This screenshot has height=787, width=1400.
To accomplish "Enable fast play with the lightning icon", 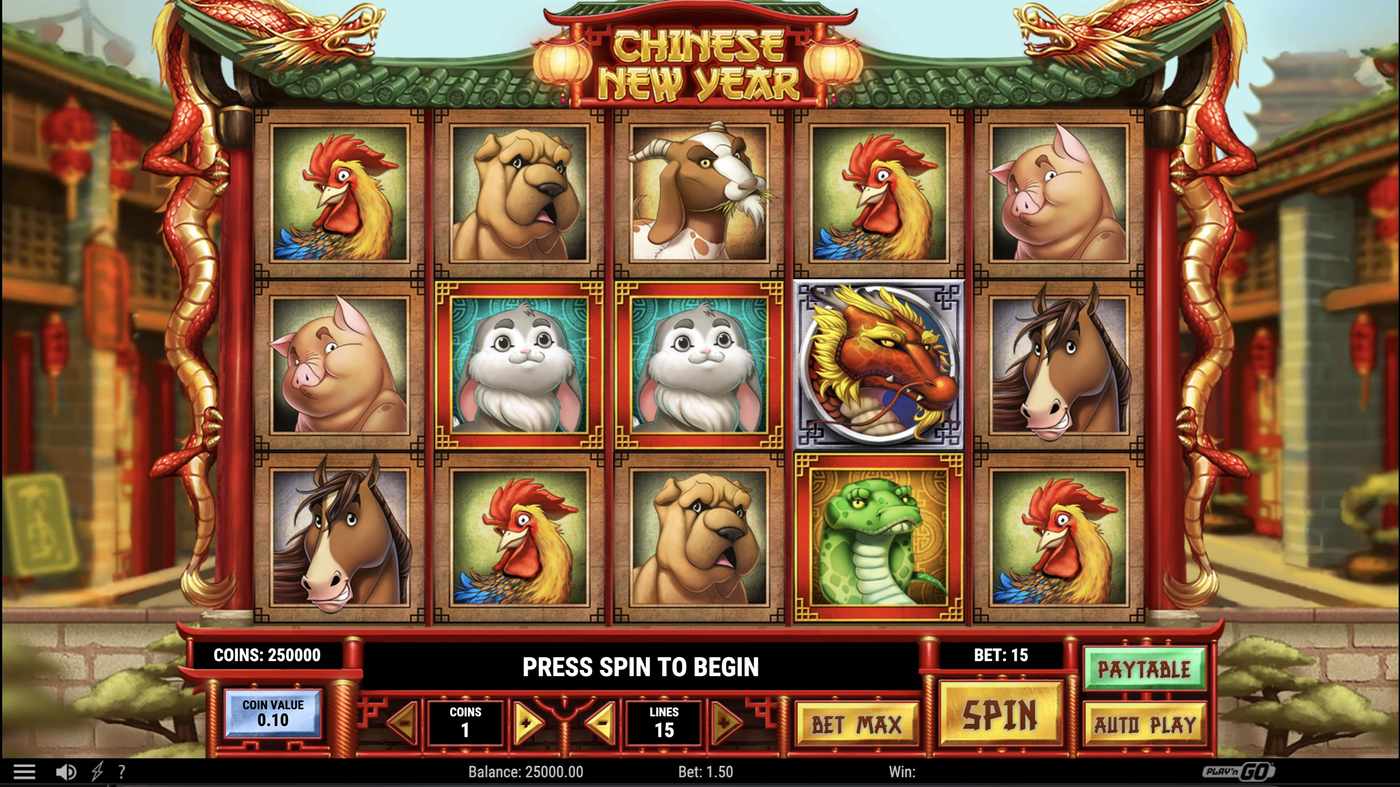I will 95,770.
